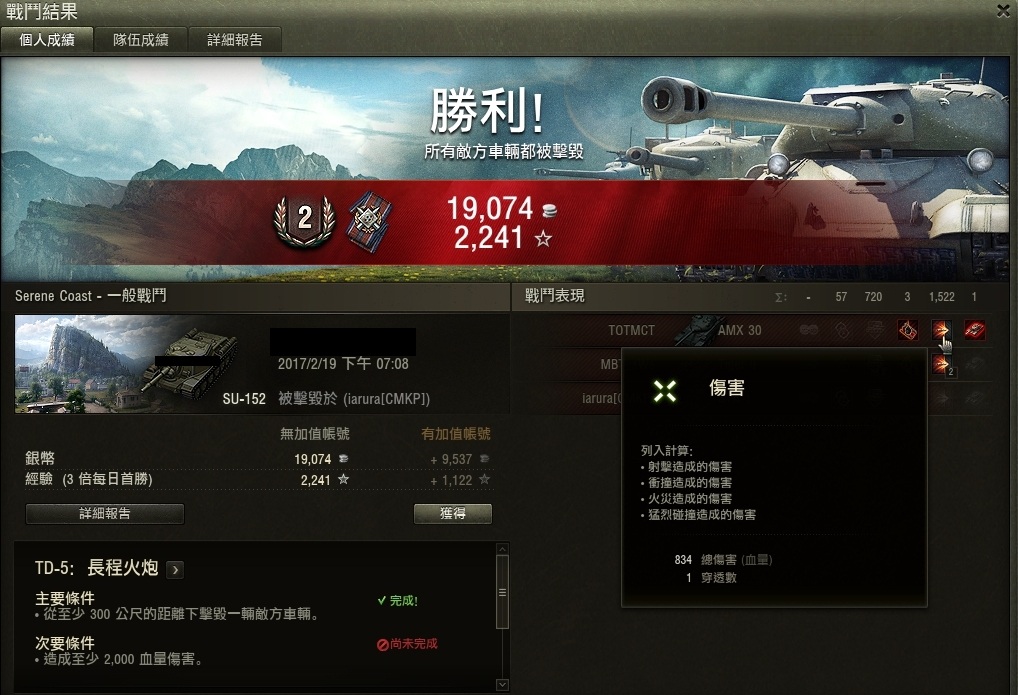This screenshot has height=695, width=1018.
Task: Click the mission list scrollbar down arrow
Action: 502,684
